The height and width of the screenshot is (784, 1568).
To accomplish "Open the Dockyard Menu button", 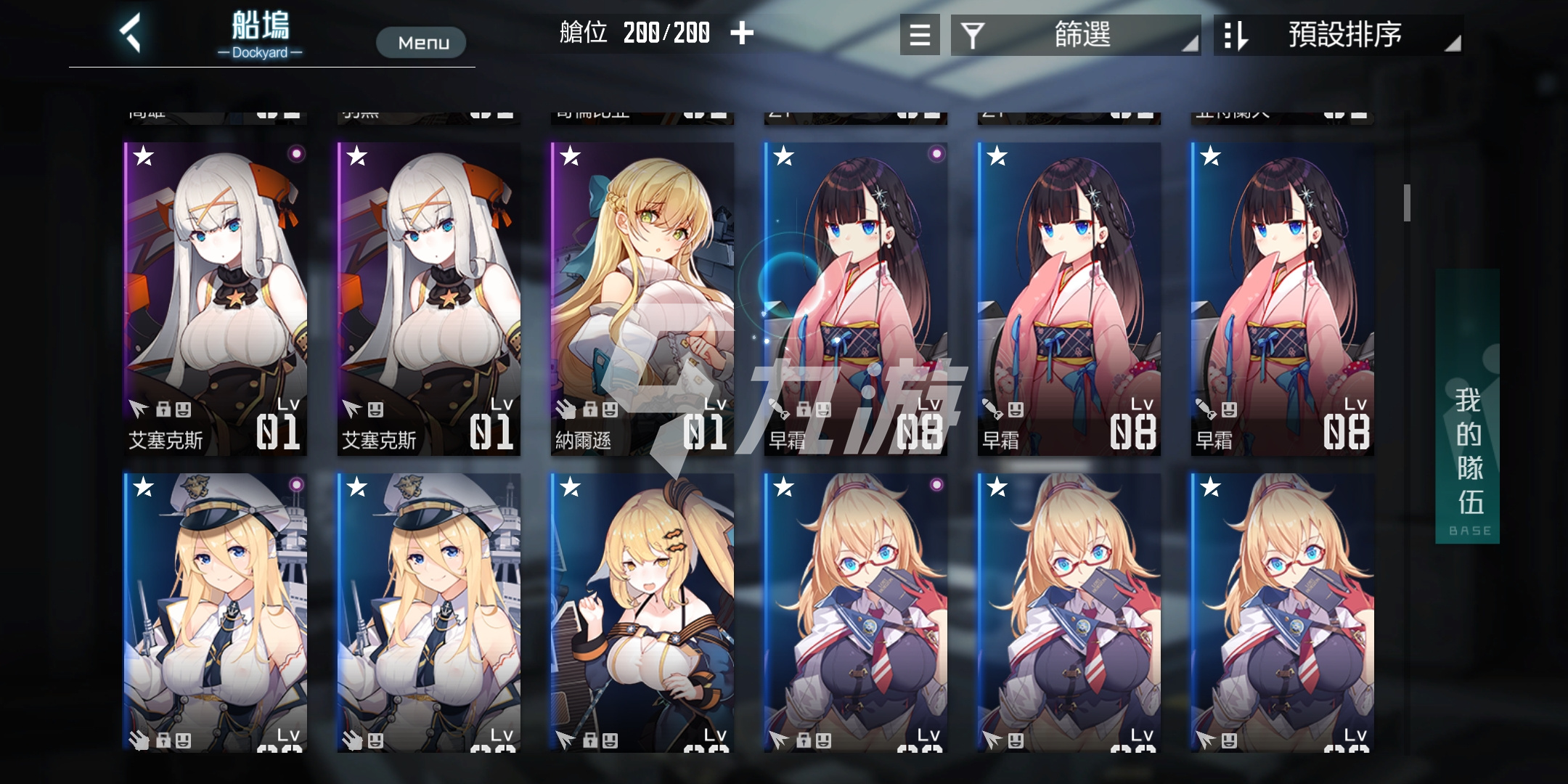I will click(x=421, y=43).
